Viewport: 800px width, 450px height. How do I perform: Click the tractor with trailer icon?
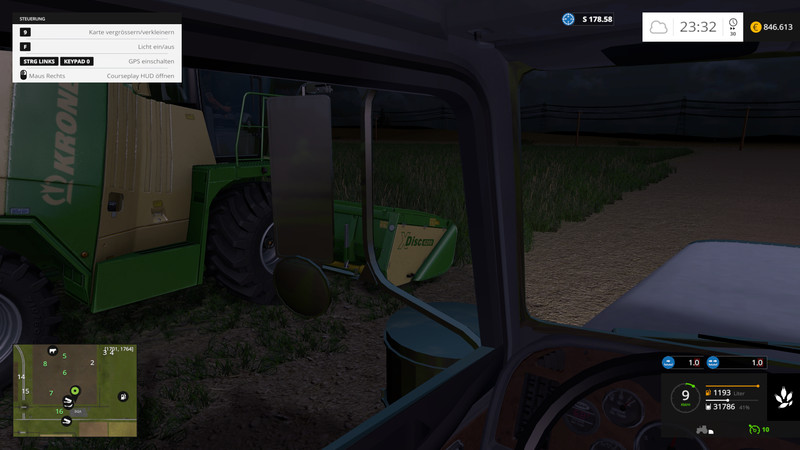pos(703,430)
